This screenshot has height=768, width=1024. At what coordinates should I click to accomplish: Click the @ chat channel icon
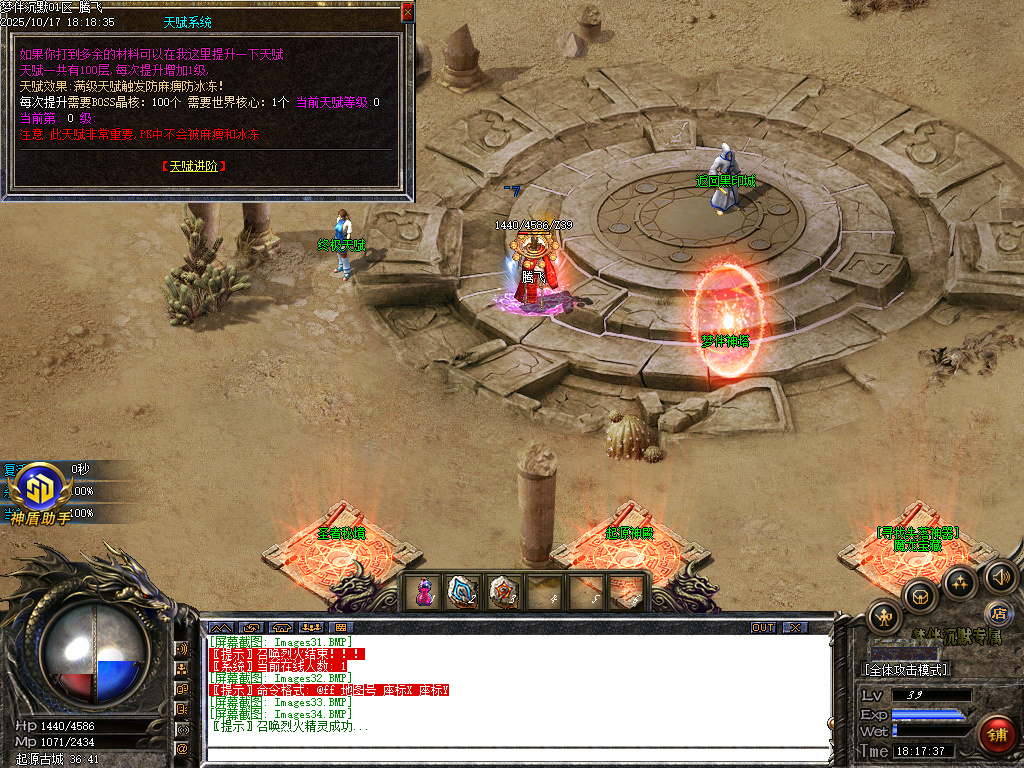(x=182, y=747)
